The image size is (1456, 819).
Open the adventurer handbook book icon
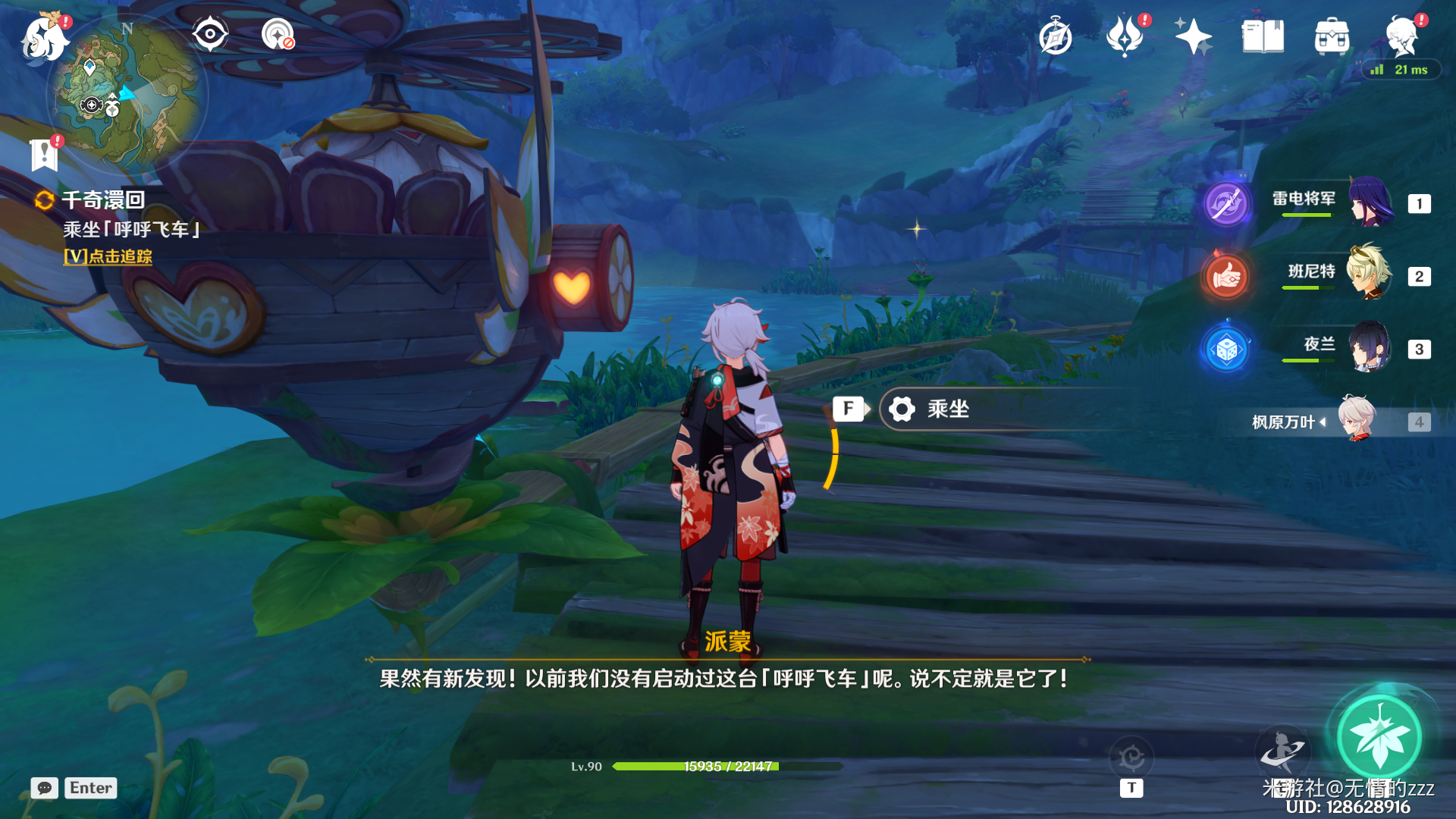tap(1263, 36)
